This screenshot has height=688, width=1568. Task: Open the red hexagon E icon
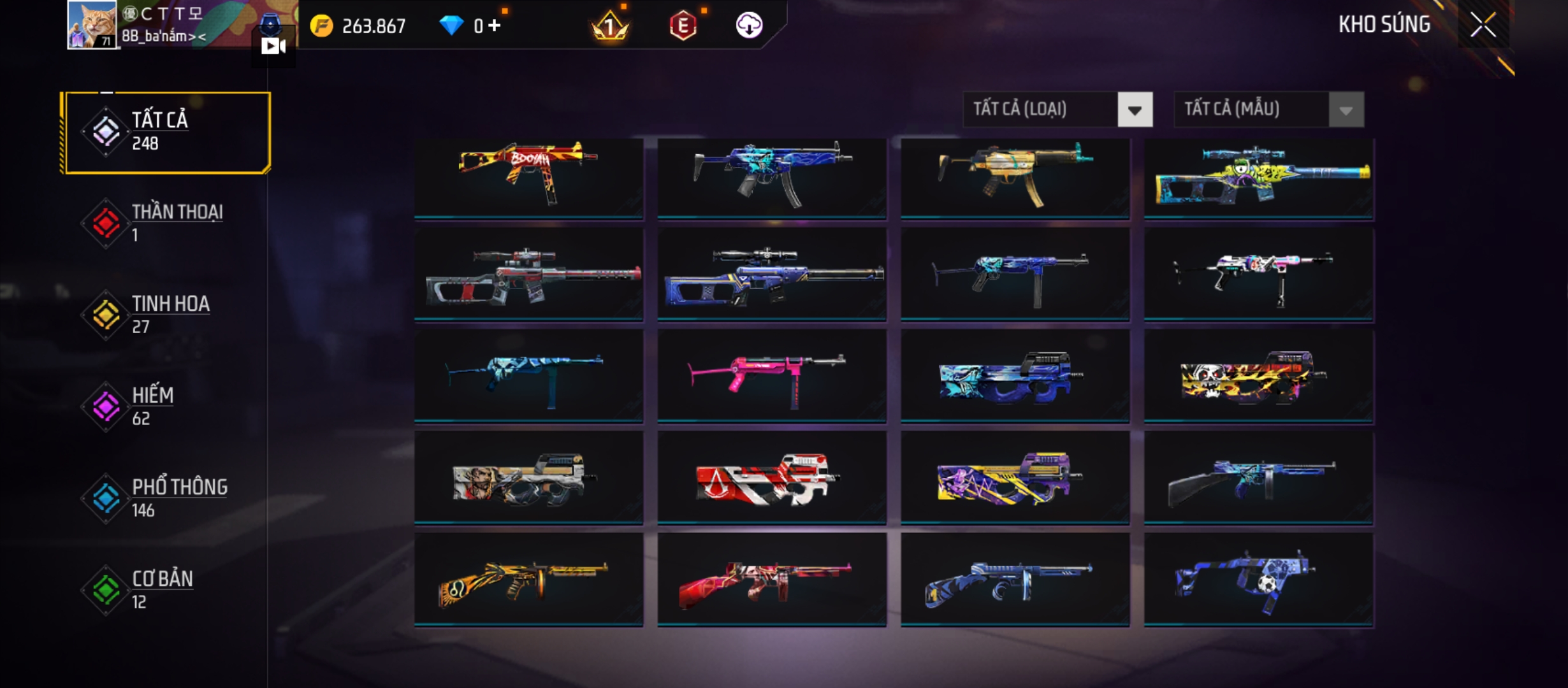tap(683, 26)
